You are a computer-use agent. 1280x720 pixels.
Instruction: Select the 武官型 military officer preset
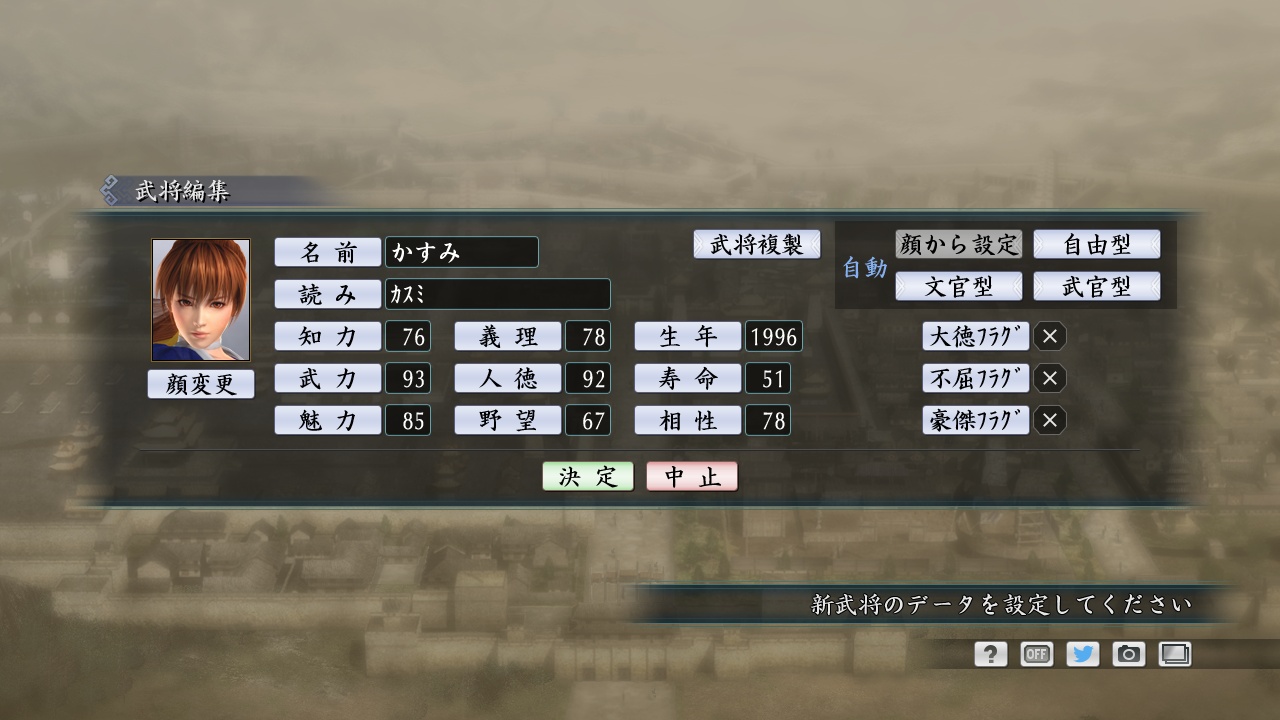pyautogui.click(x=1098, y=286)
